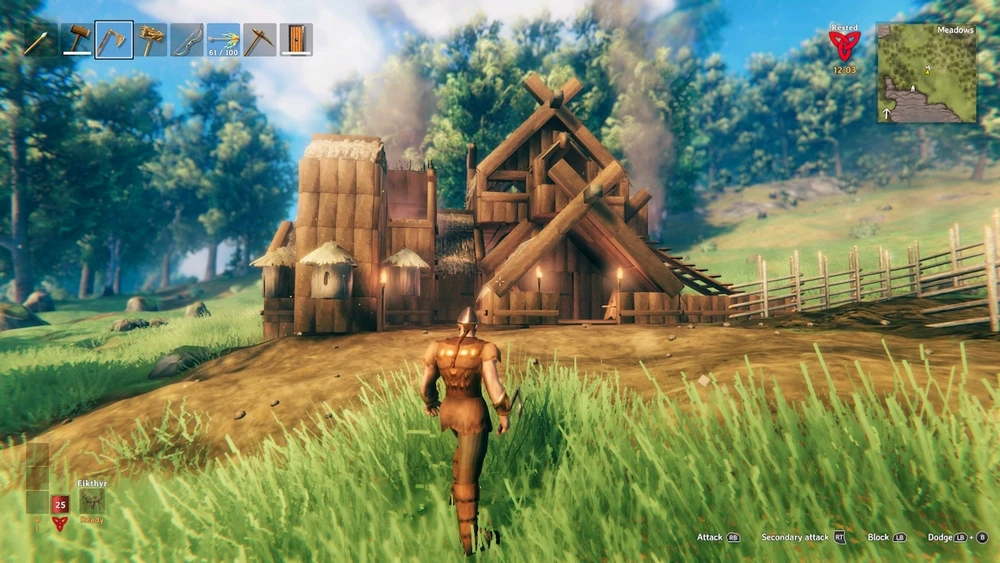Select the spear hotbar slot
1000x563 pixels.
click(38, 40)
